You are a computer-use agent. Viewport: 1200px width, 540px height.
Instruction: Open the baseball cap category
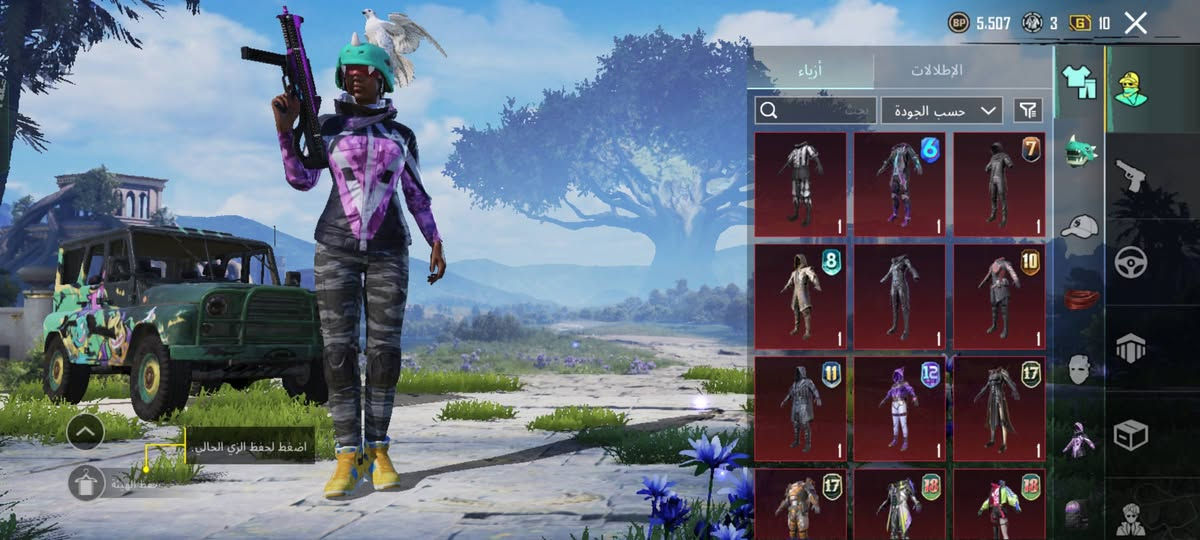pos(1079,226)
